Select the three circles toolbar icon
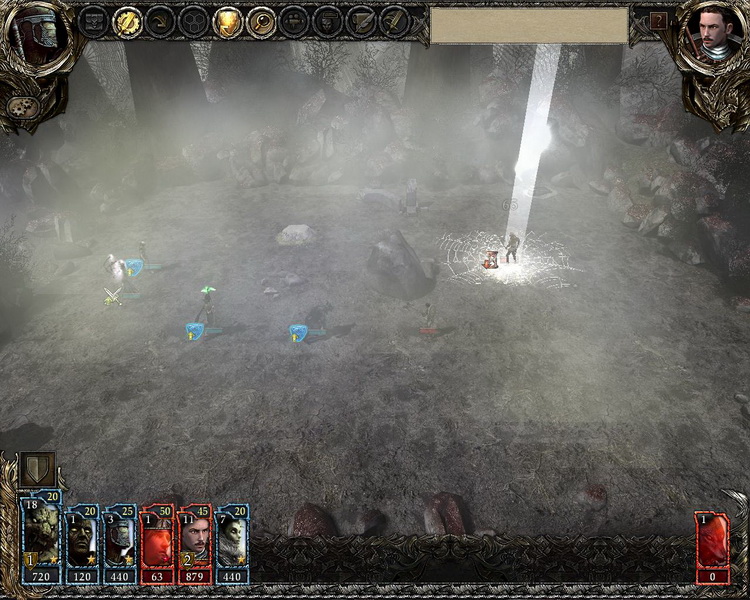Image resolution: width=750 pixels, height=600 pixels. 194,21
